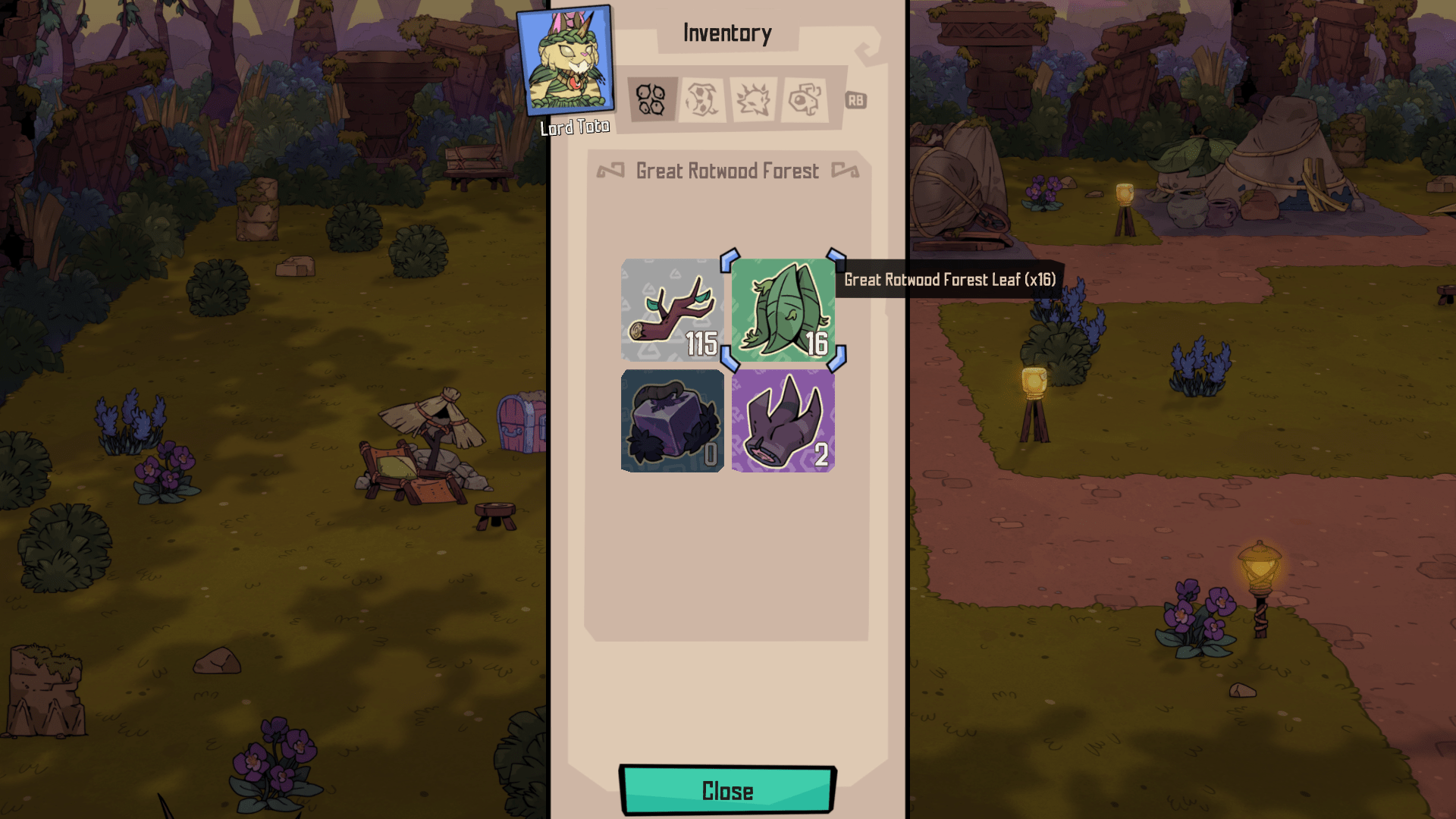Click the Great Rotwood Forest Leaf tooltip
This screenshot has height=819, width=1456.
point(949,280)
